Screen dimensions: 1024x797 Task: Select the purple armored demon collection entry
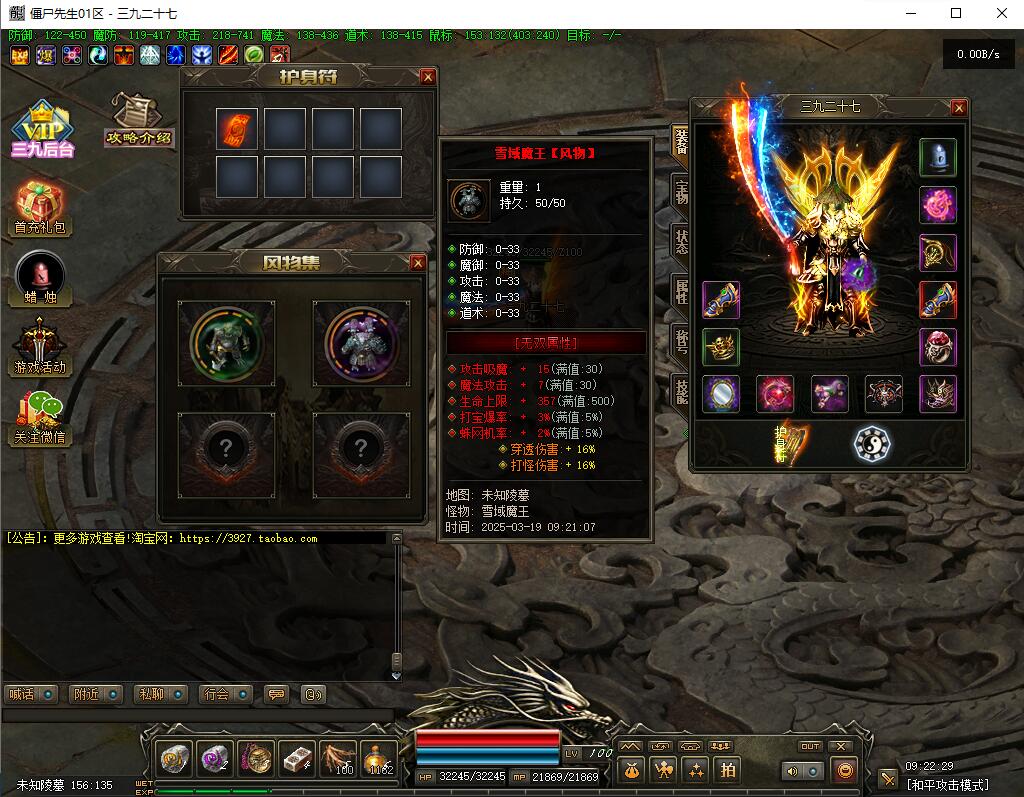(x=360, y=342)
